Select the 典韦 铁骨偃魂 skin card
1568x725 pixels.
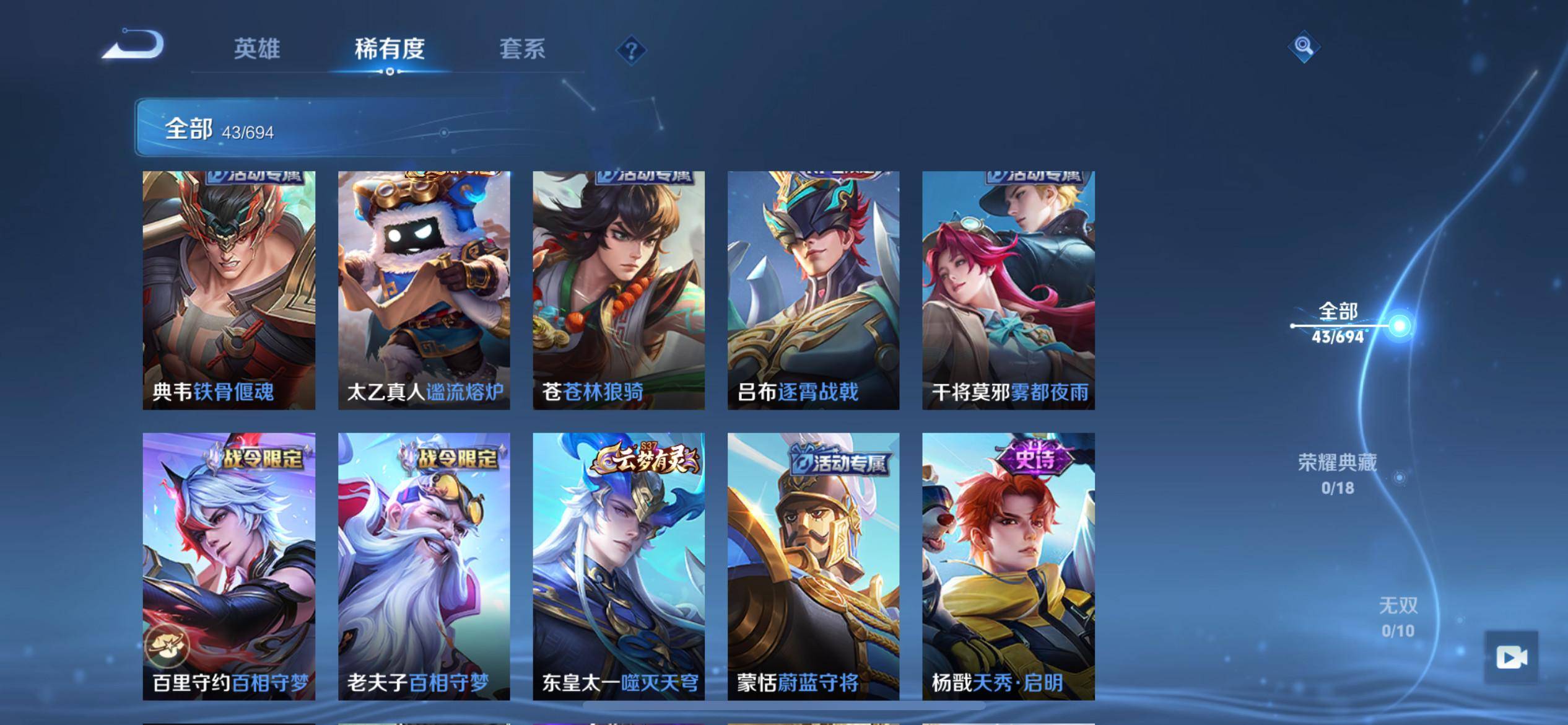click(x=229, y=290)
